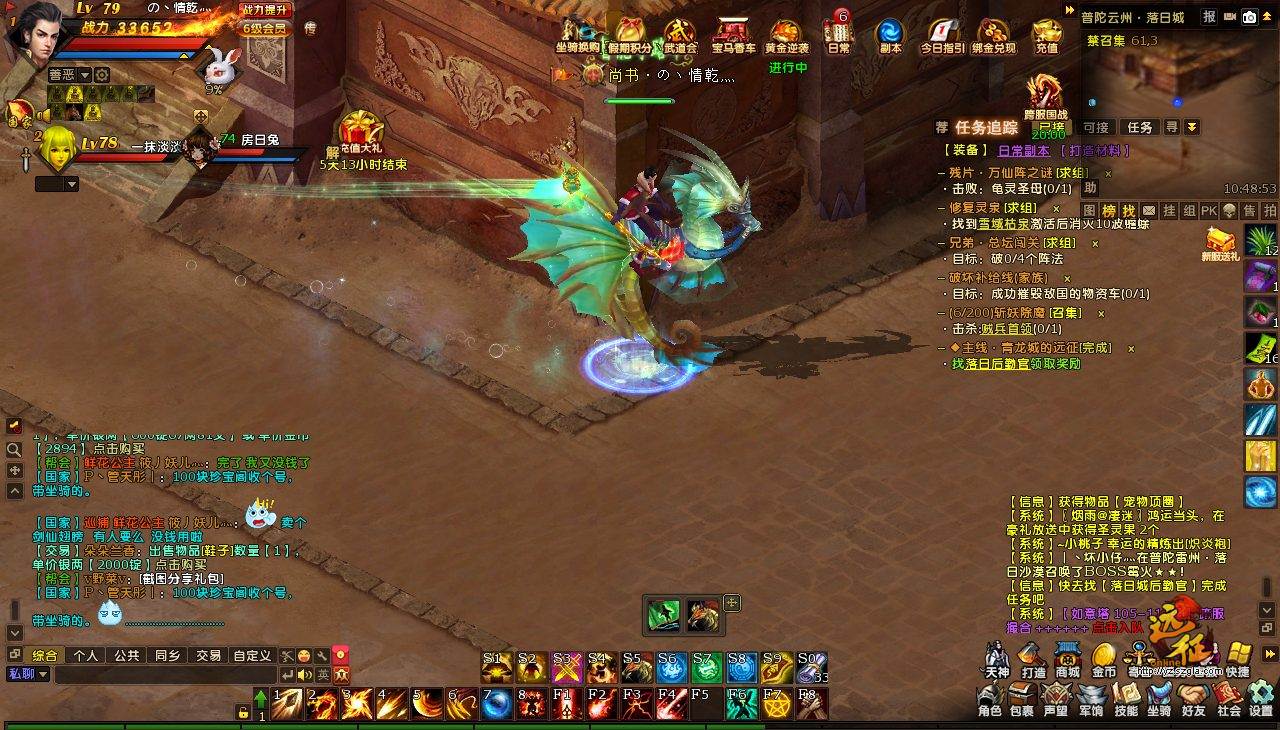Switch chat to the 交易 trade tab
This screenshot has width=1280, height=730.
[x=208, y=656]
